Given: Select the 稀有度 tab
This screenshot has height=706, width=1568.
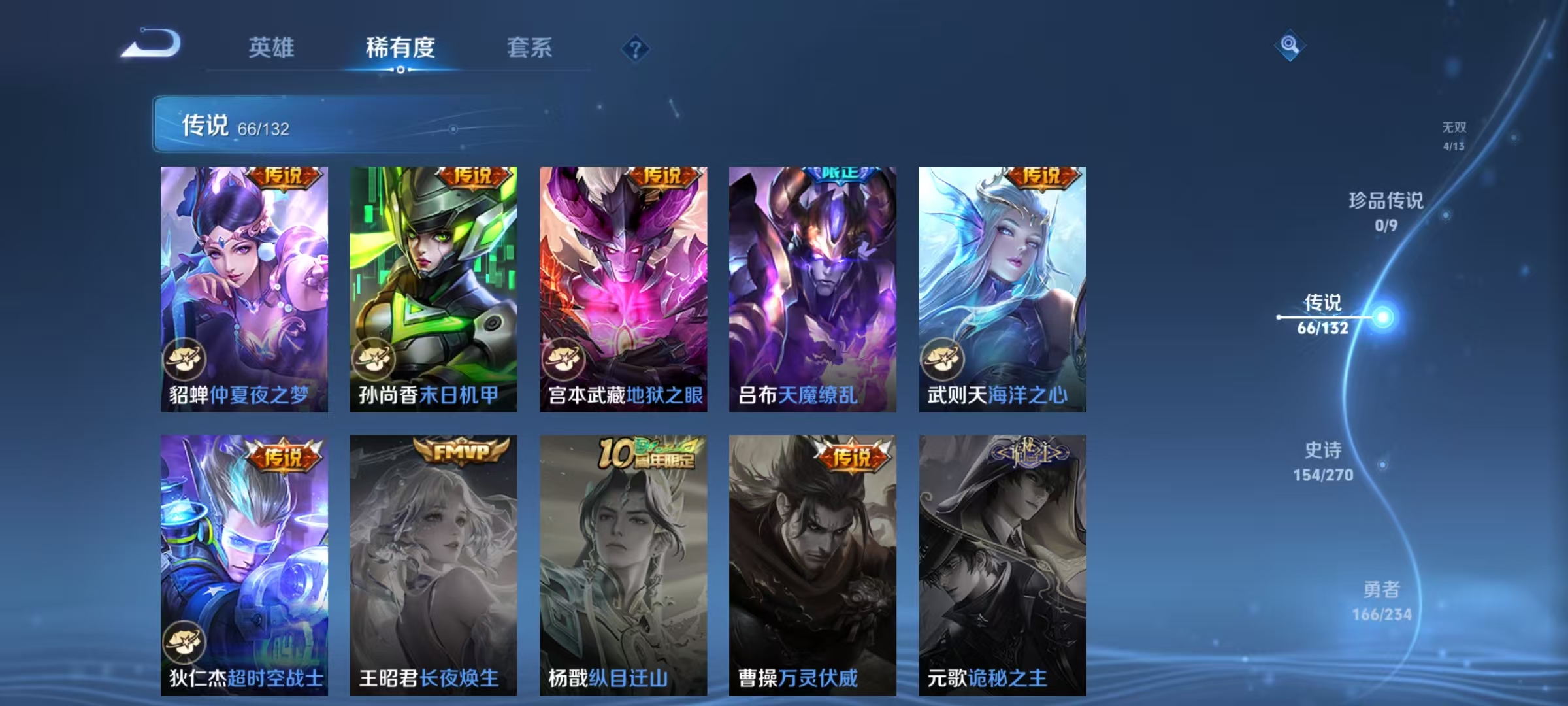Looking at the screenshot, I should [400, 47].
